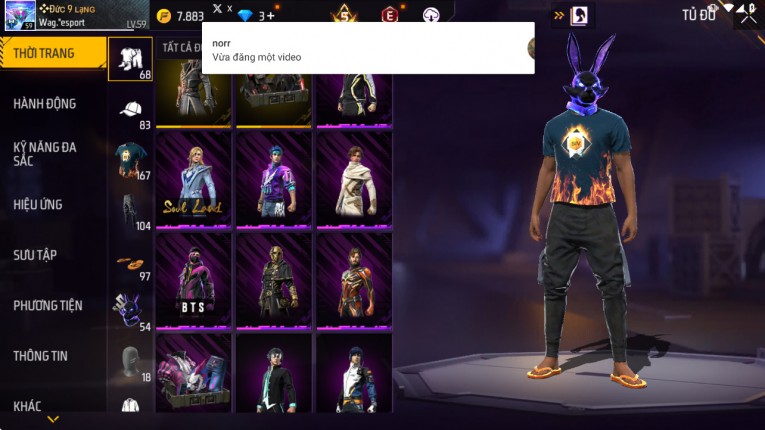Select the BTS purple hooded outfit
Image resolution: width=765 pixels, height=430 pixels.
coord(195,280)
